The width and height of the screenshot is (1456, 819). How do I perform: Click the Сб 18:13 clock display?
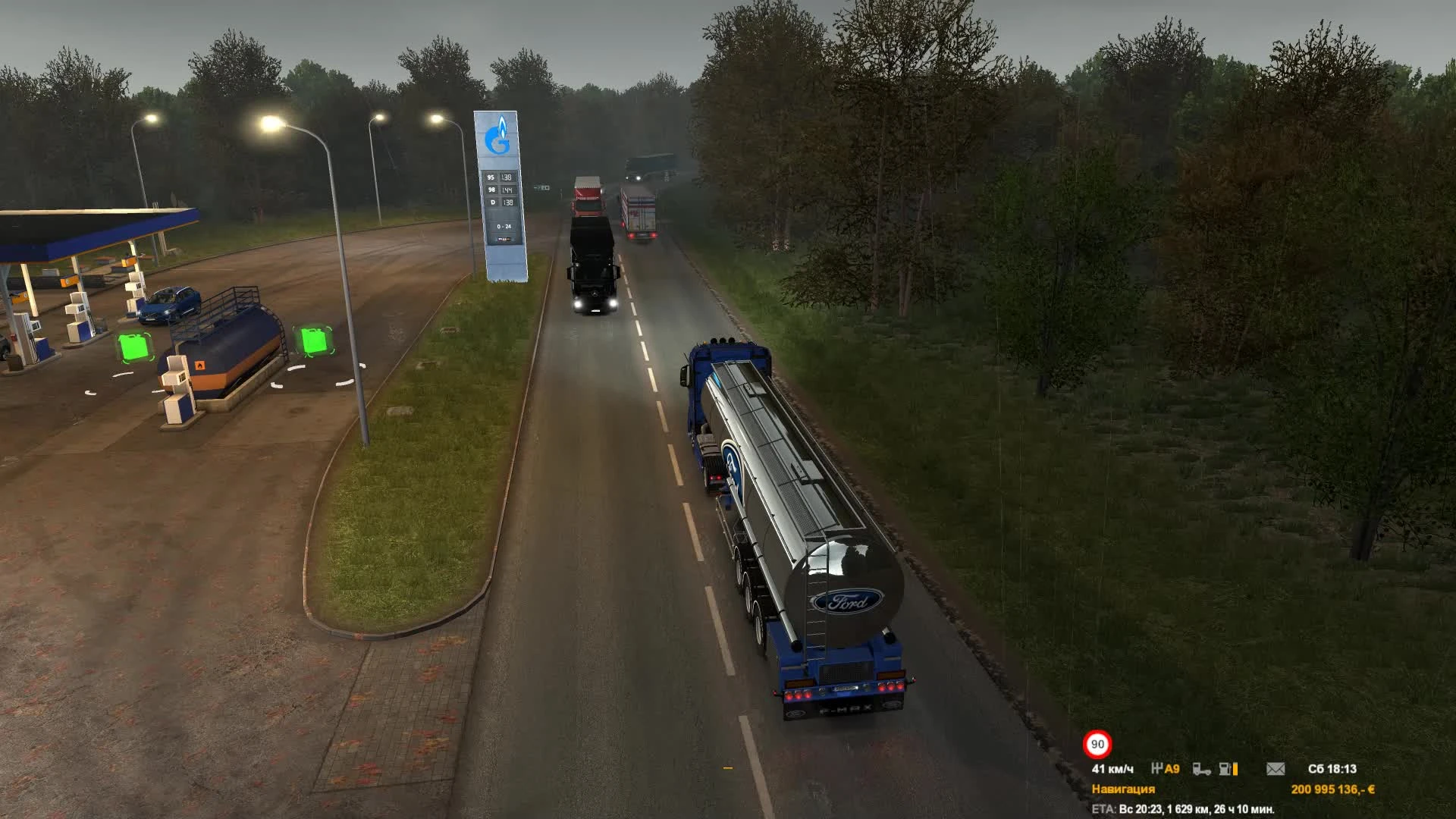1332,769
